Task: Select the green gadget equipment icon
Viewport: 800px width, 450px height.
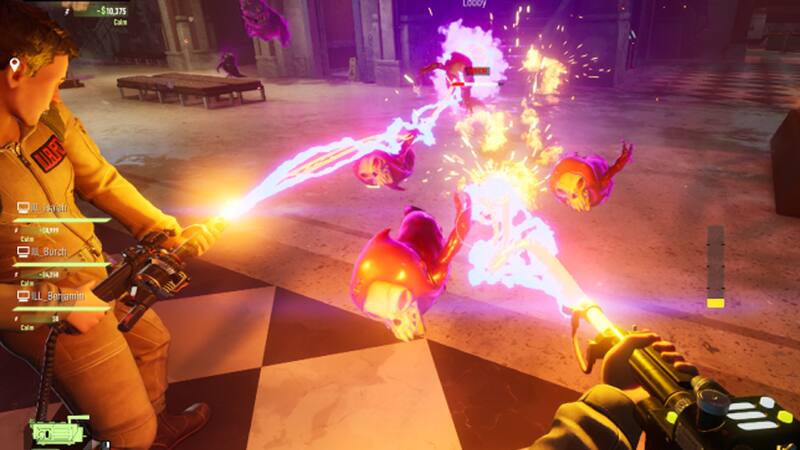Action: click(60, 433)
